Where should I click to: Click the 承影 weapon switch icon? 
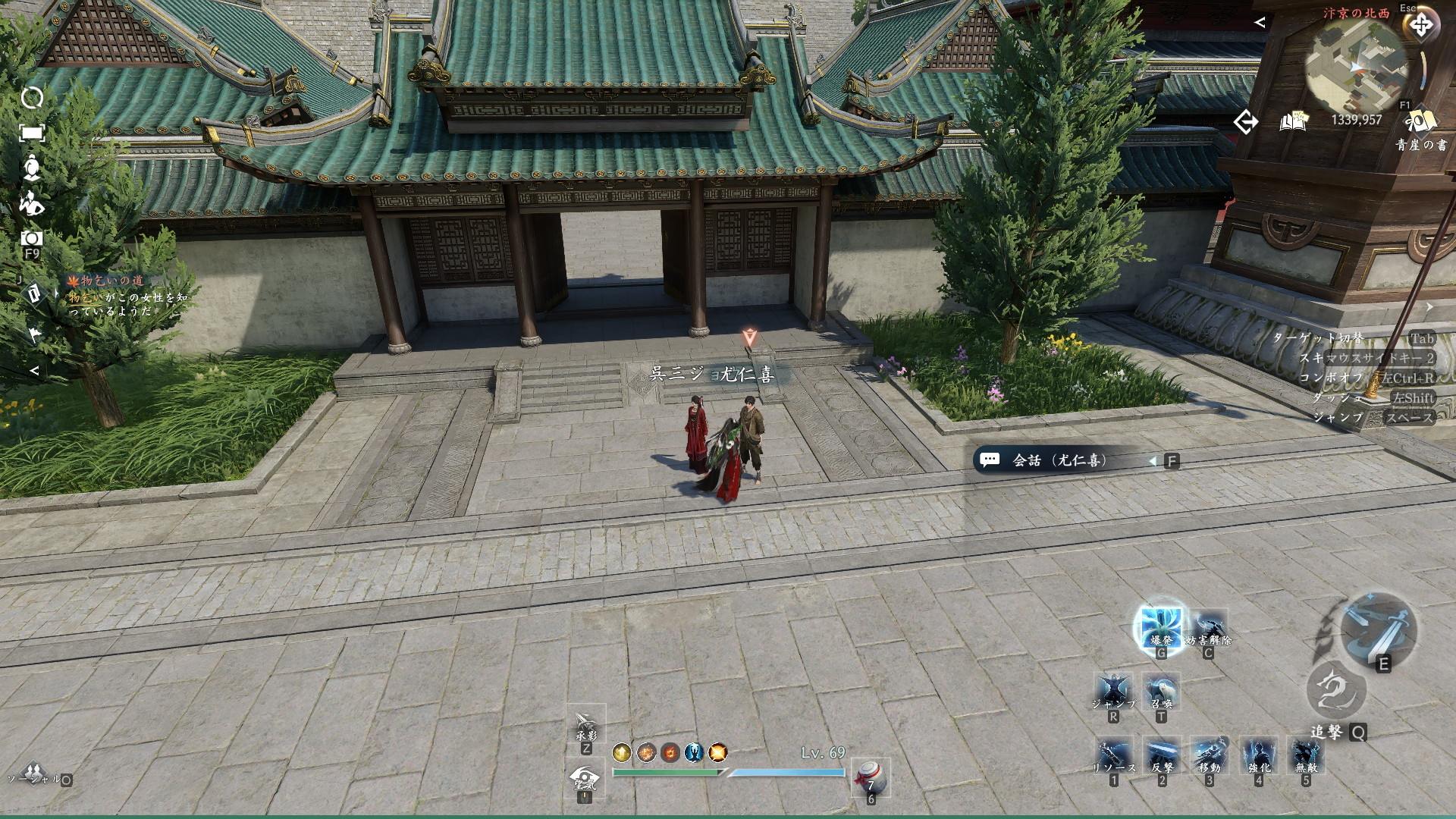coord(585,726)
